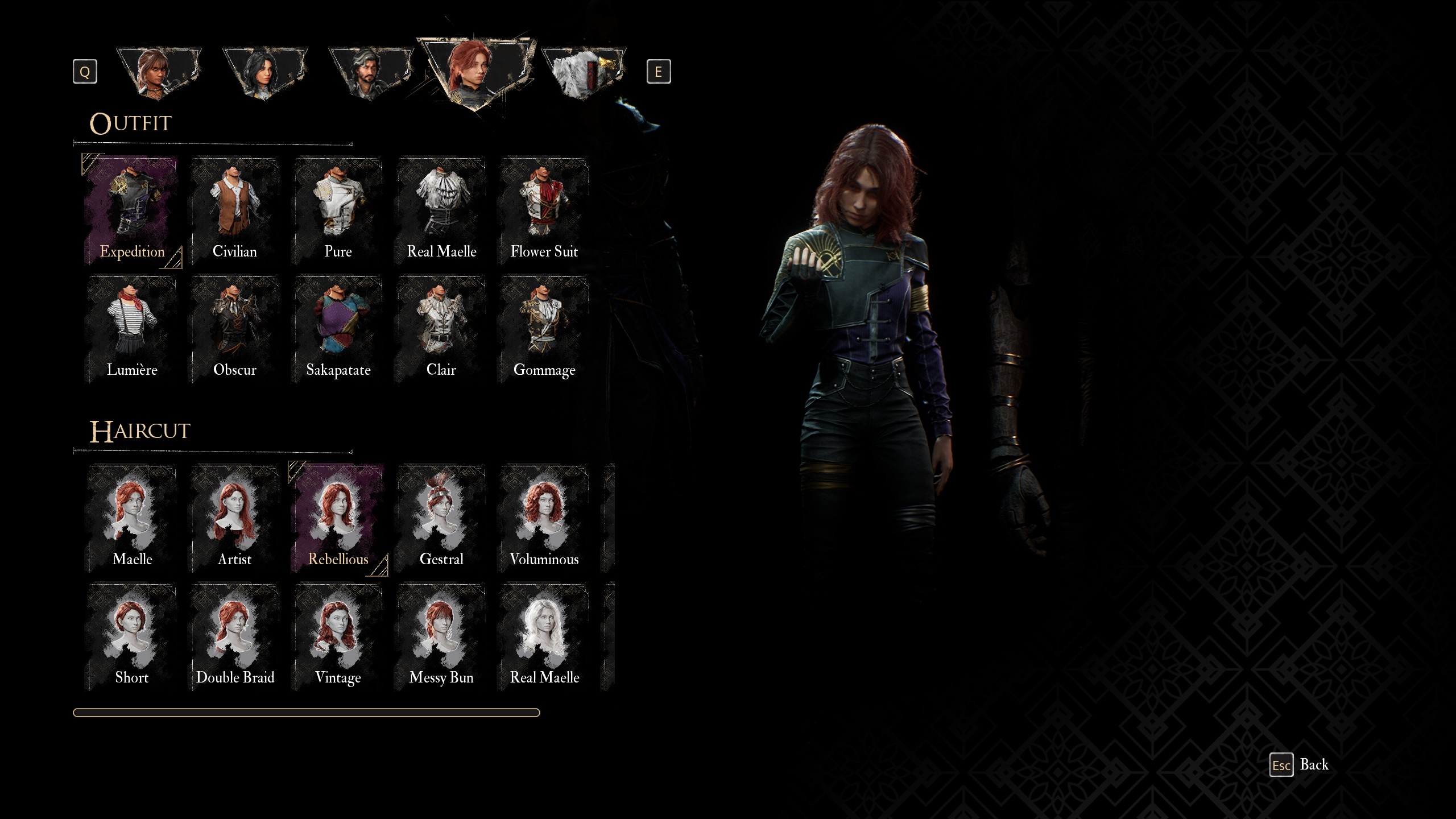Apply the Voluminous haircut
This screenshot has width=1456, height=819.
coord(544,518)
